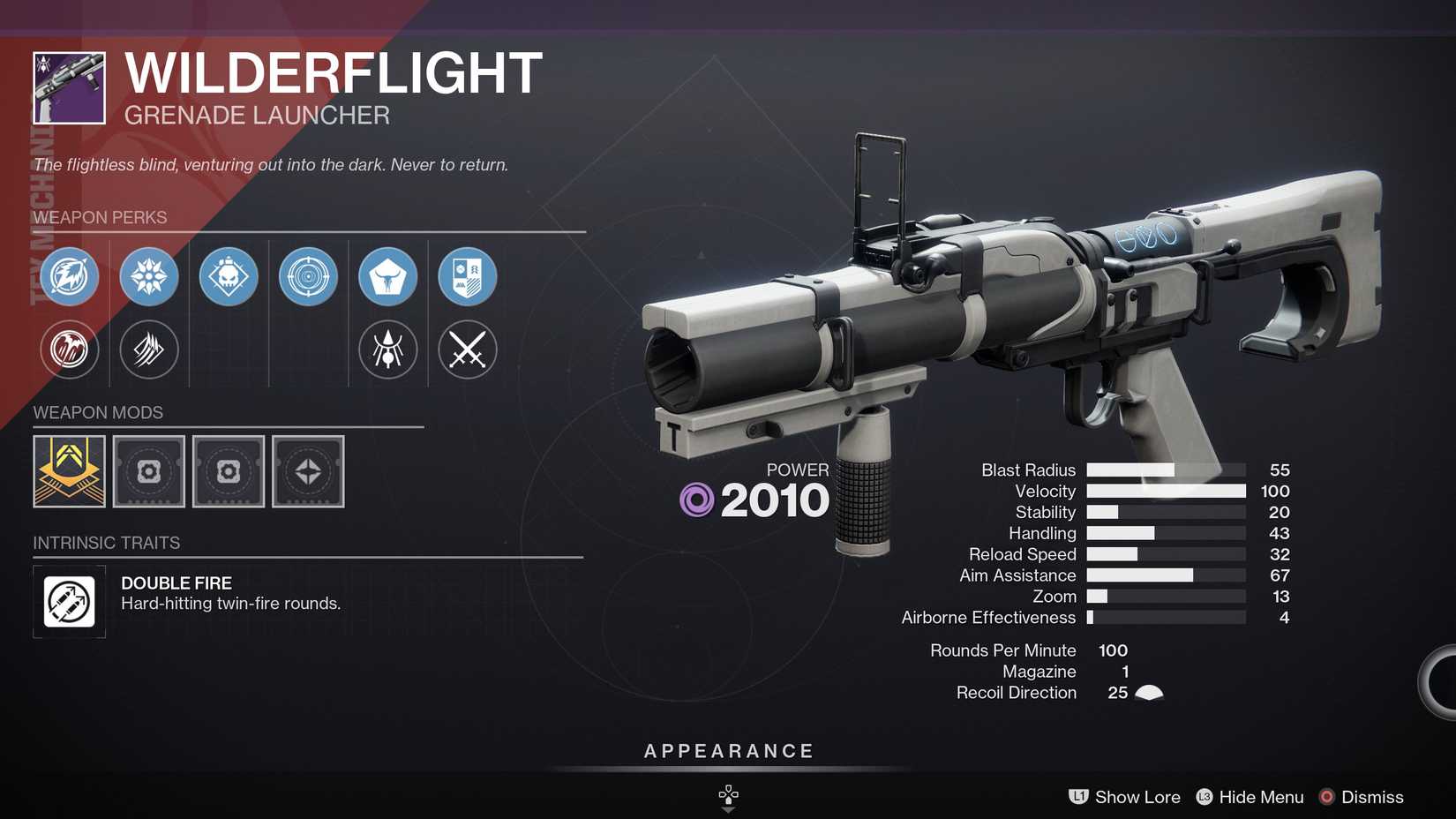Select the lightning barrel perk icon
The width and height of the screenshot is (1456, 819).
click(69, 276)
